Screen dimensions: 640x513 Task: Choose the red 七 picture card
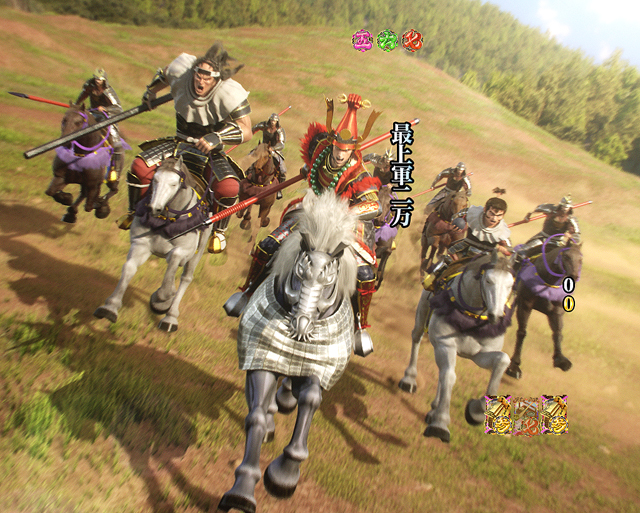526,415
